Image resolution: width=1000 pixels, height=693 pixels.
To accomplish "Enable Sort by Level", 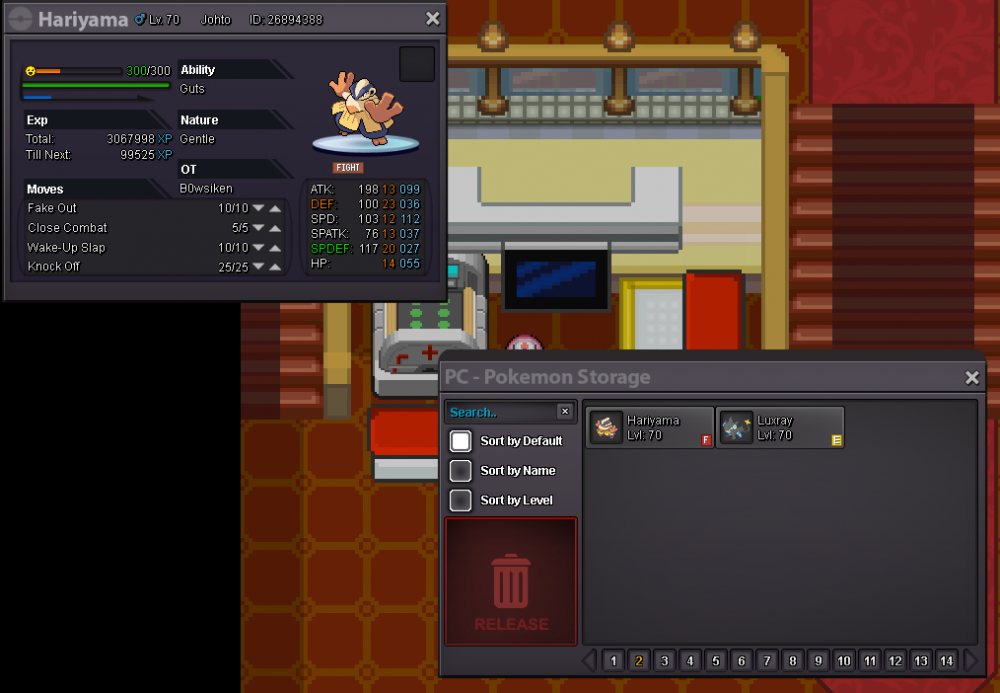I will [x=461, y=500].
